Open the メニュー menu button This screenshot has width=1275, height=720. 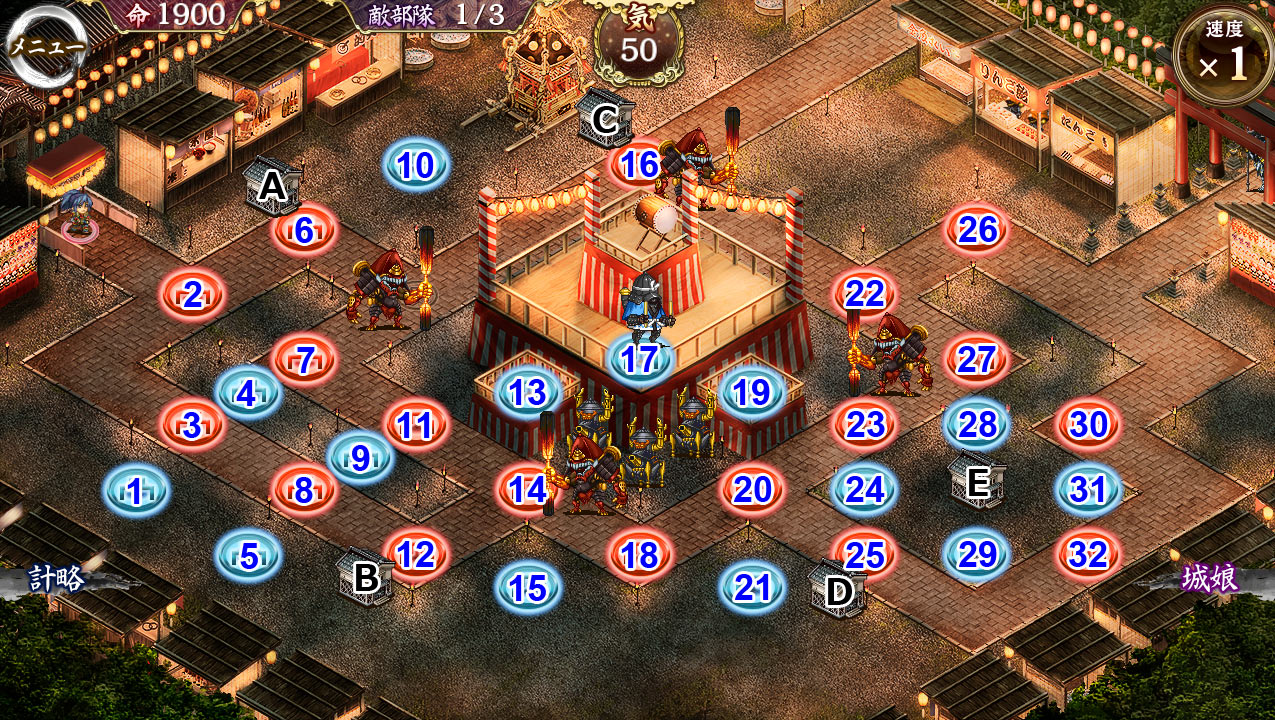click(46, 46)
